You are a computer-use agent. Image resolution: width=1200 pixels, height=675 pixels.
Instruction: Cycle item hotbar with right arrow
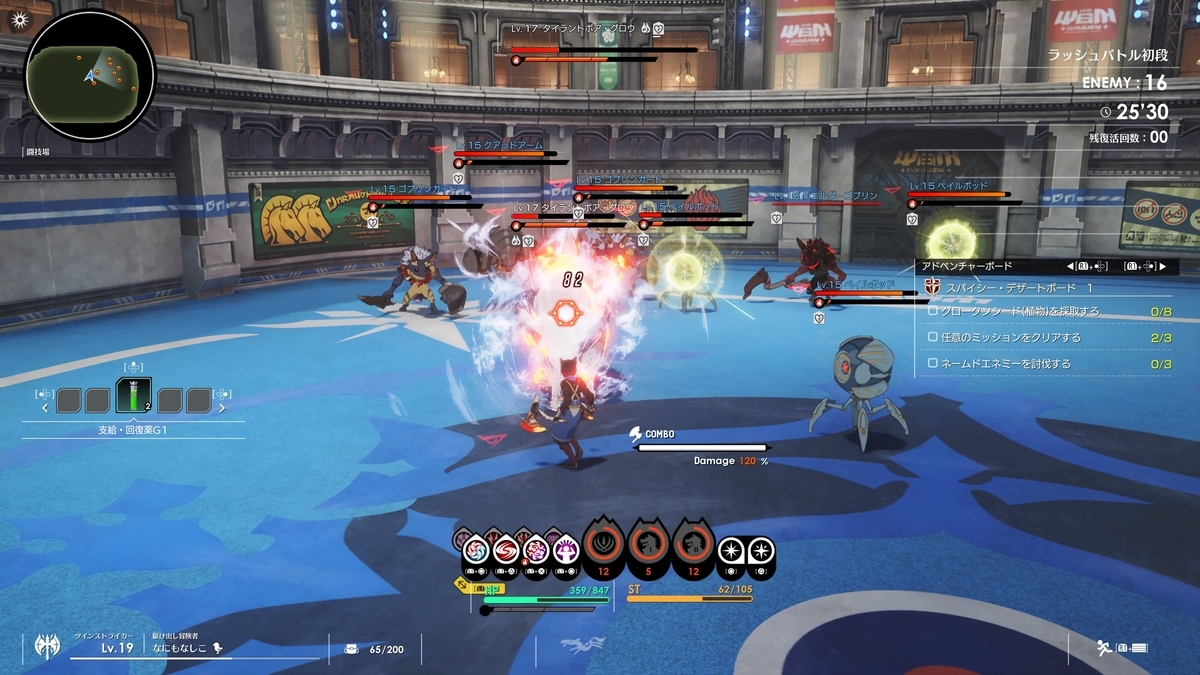point(222,408)
